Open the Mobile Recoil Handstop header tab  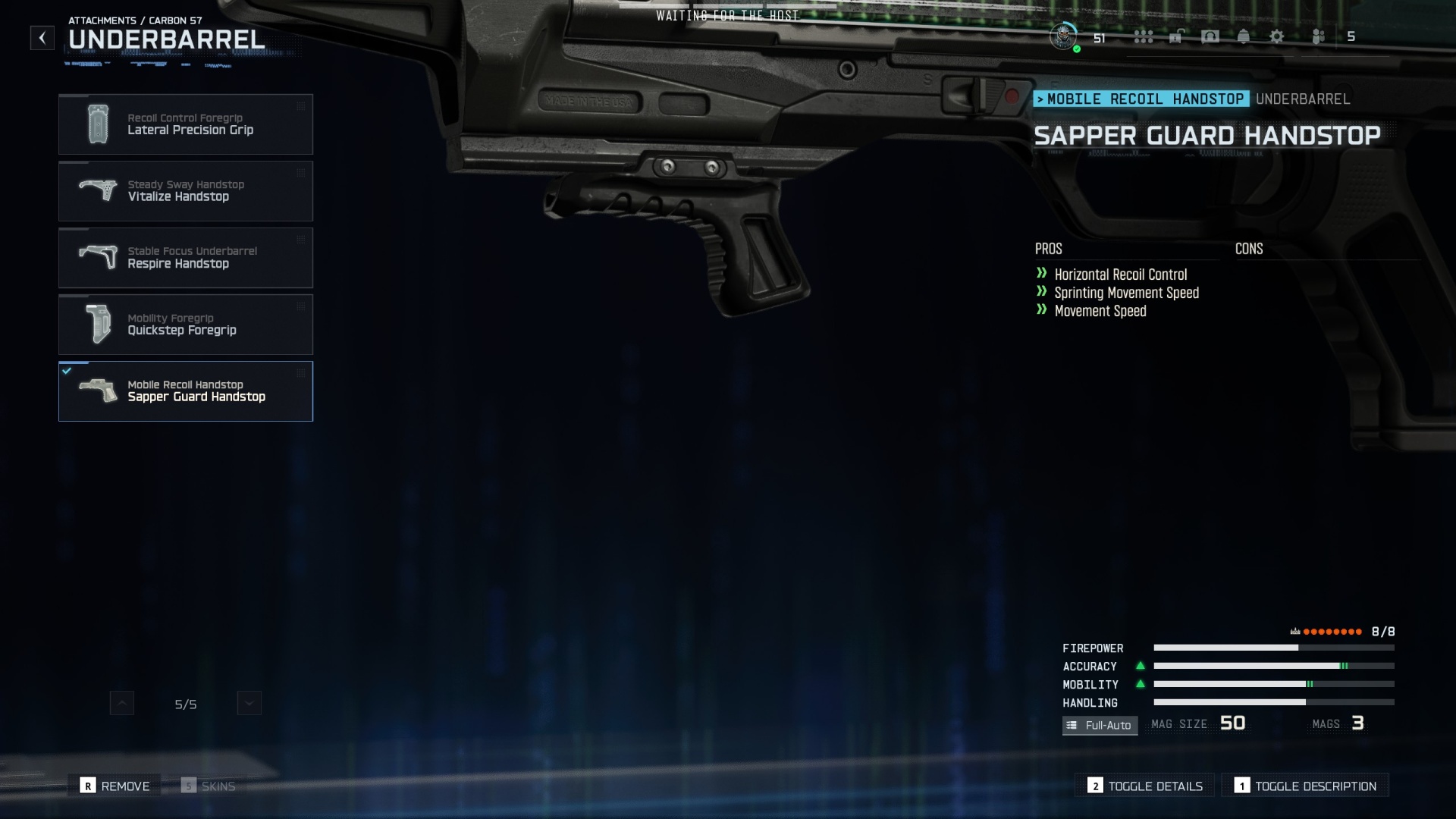point(1143,99)
